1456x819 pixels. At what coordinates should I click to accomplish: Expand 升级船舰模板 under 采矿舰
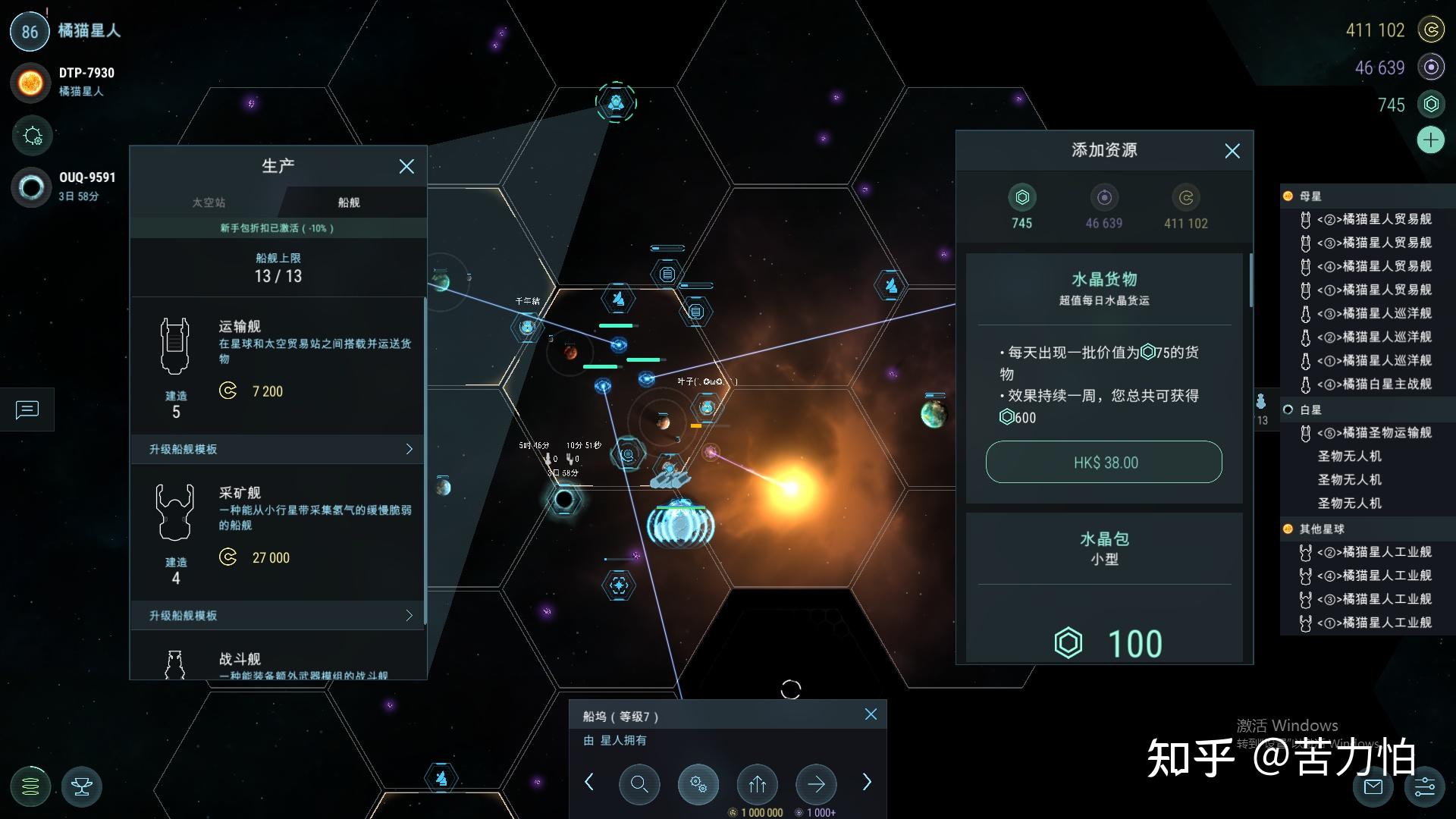pyautogui.click(x=277, y=616)
